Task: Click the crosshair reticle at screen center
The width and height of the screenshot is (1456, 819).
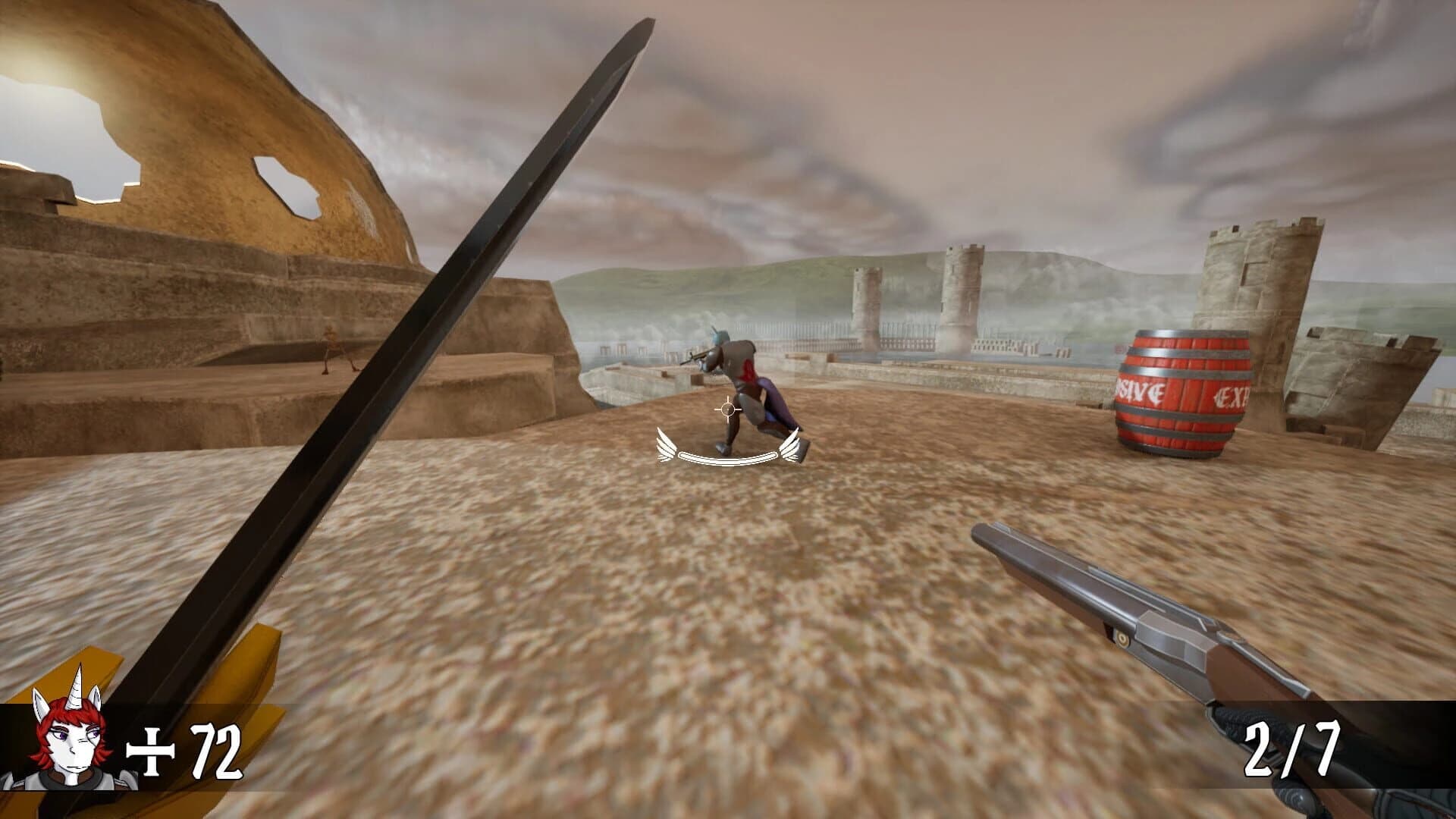Action: pos(726,409)
